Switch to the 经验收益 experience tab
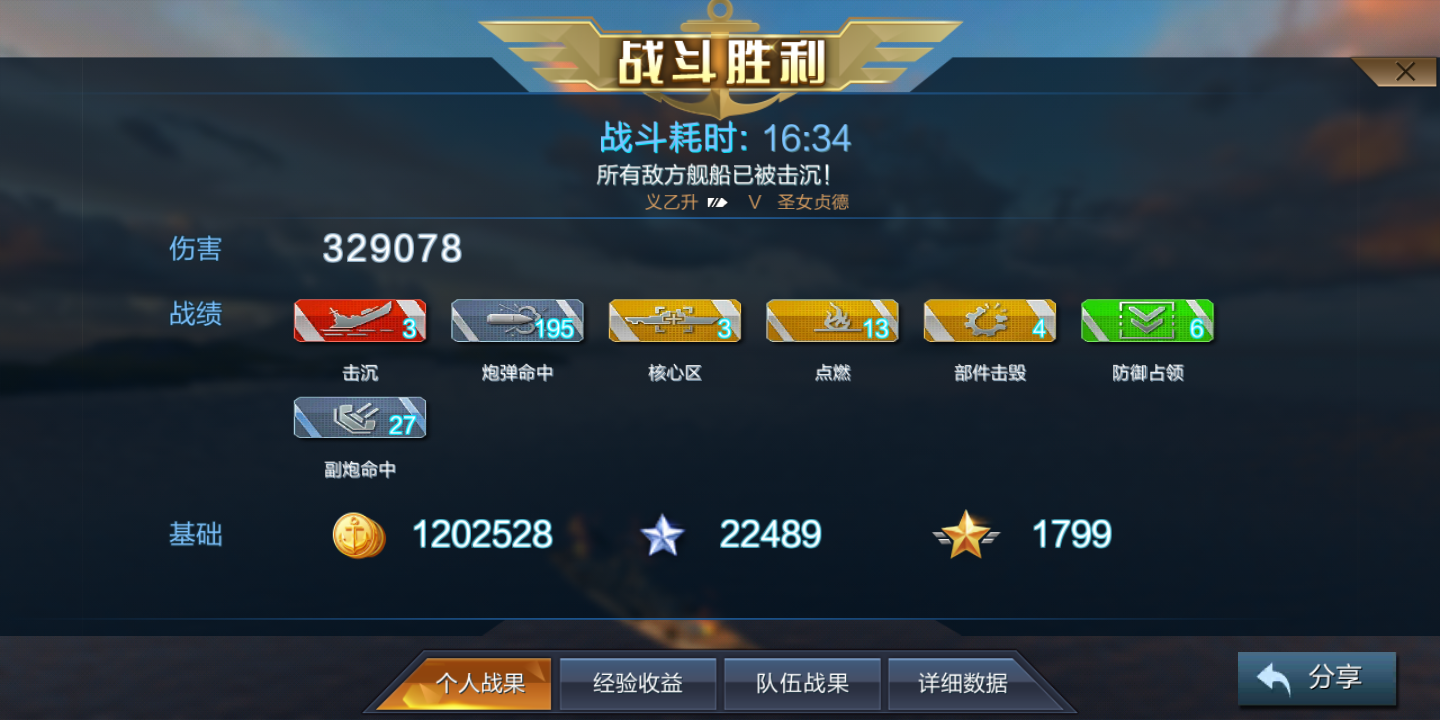The image size is (1440, 720). pyautogui.click(x=638, y=683)
